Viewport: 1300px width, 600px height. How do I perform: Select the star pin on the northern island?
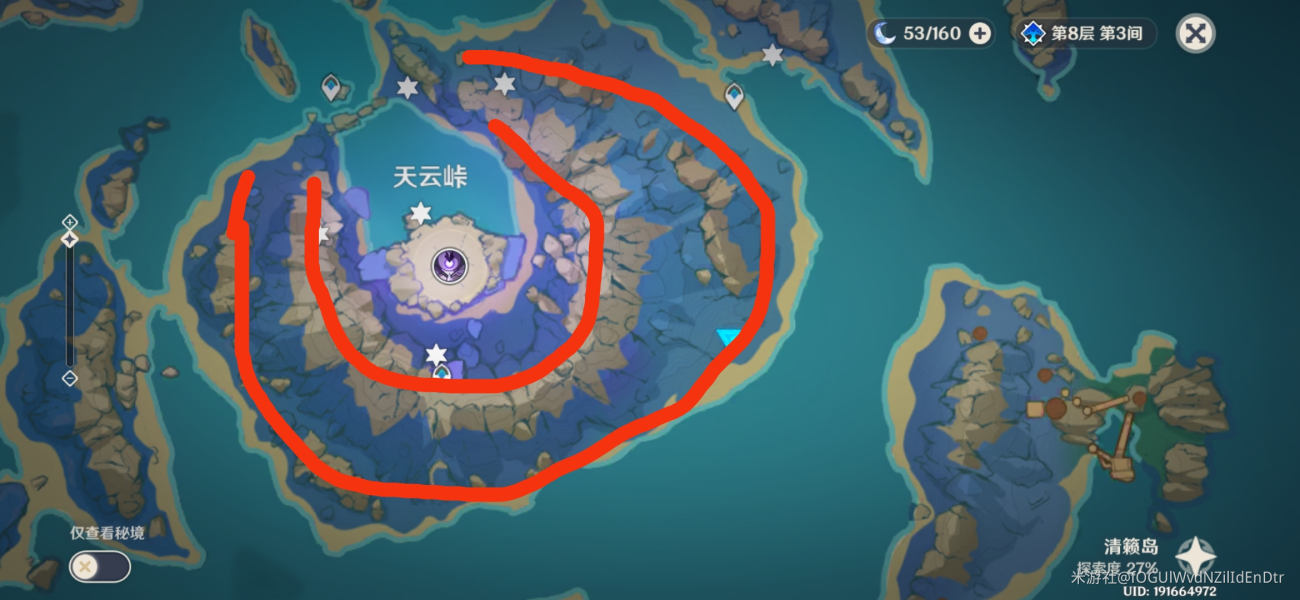point(772,55)
